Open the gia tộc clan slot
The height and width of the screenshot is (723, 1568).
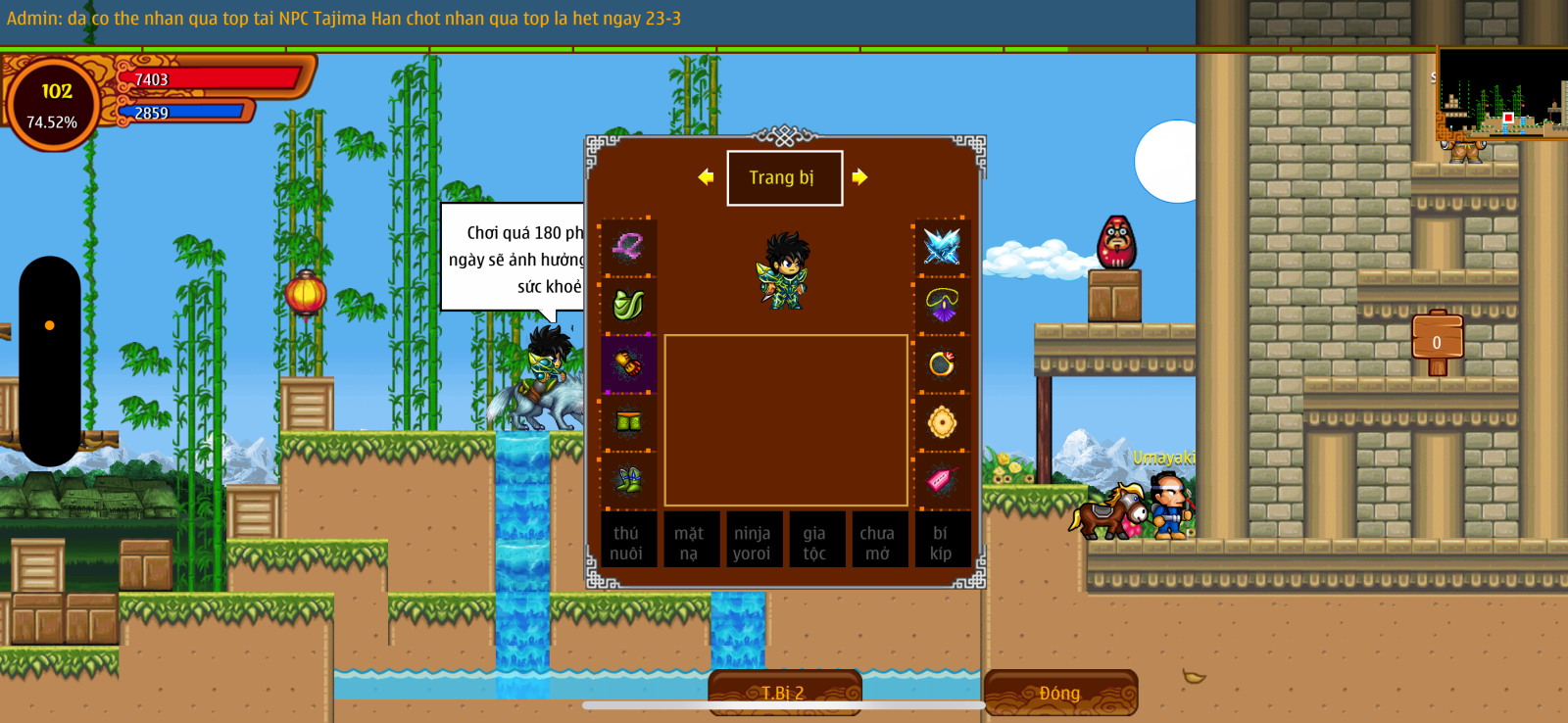coord(814,542)
